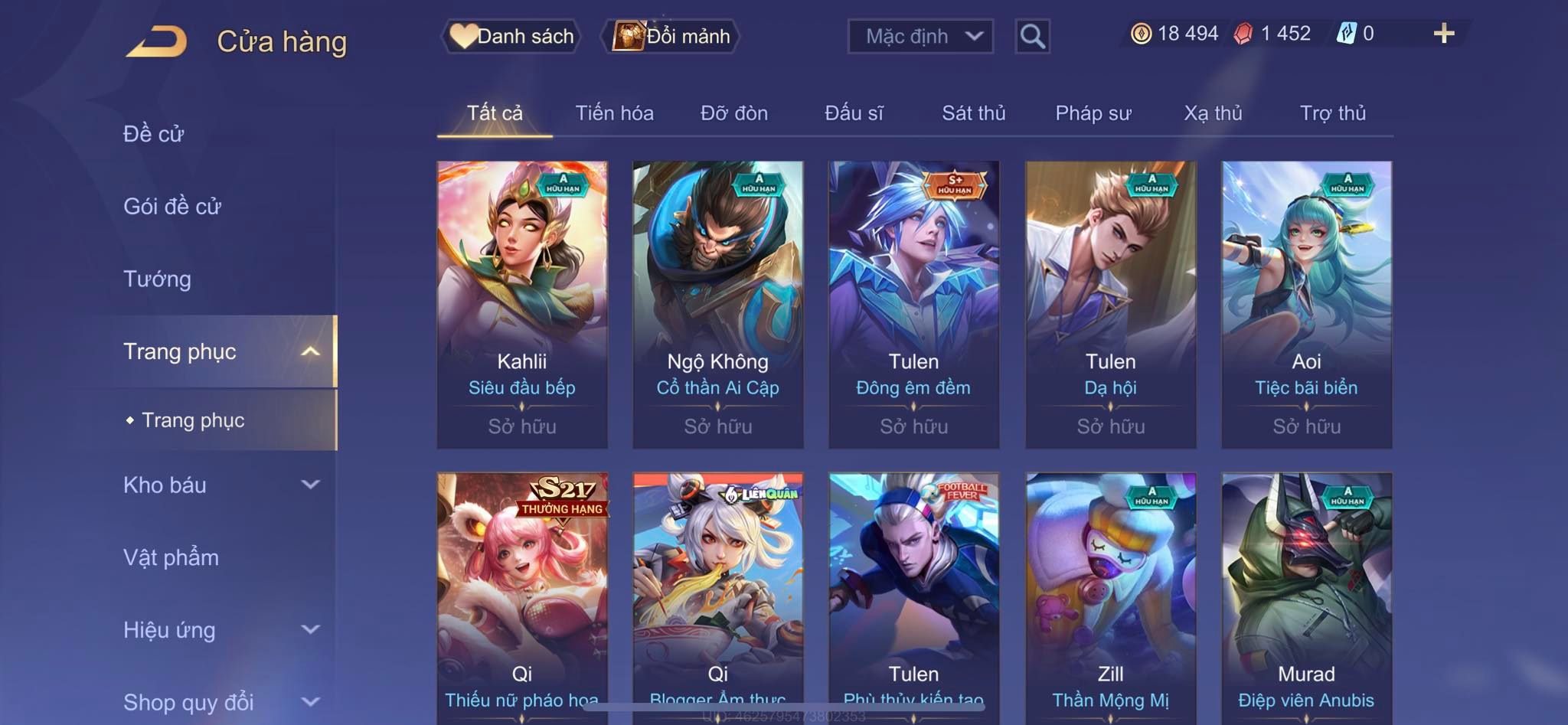1568x725 pixels.
Task: Filter by Pháp sư tab
Action: click(1093, 113)
